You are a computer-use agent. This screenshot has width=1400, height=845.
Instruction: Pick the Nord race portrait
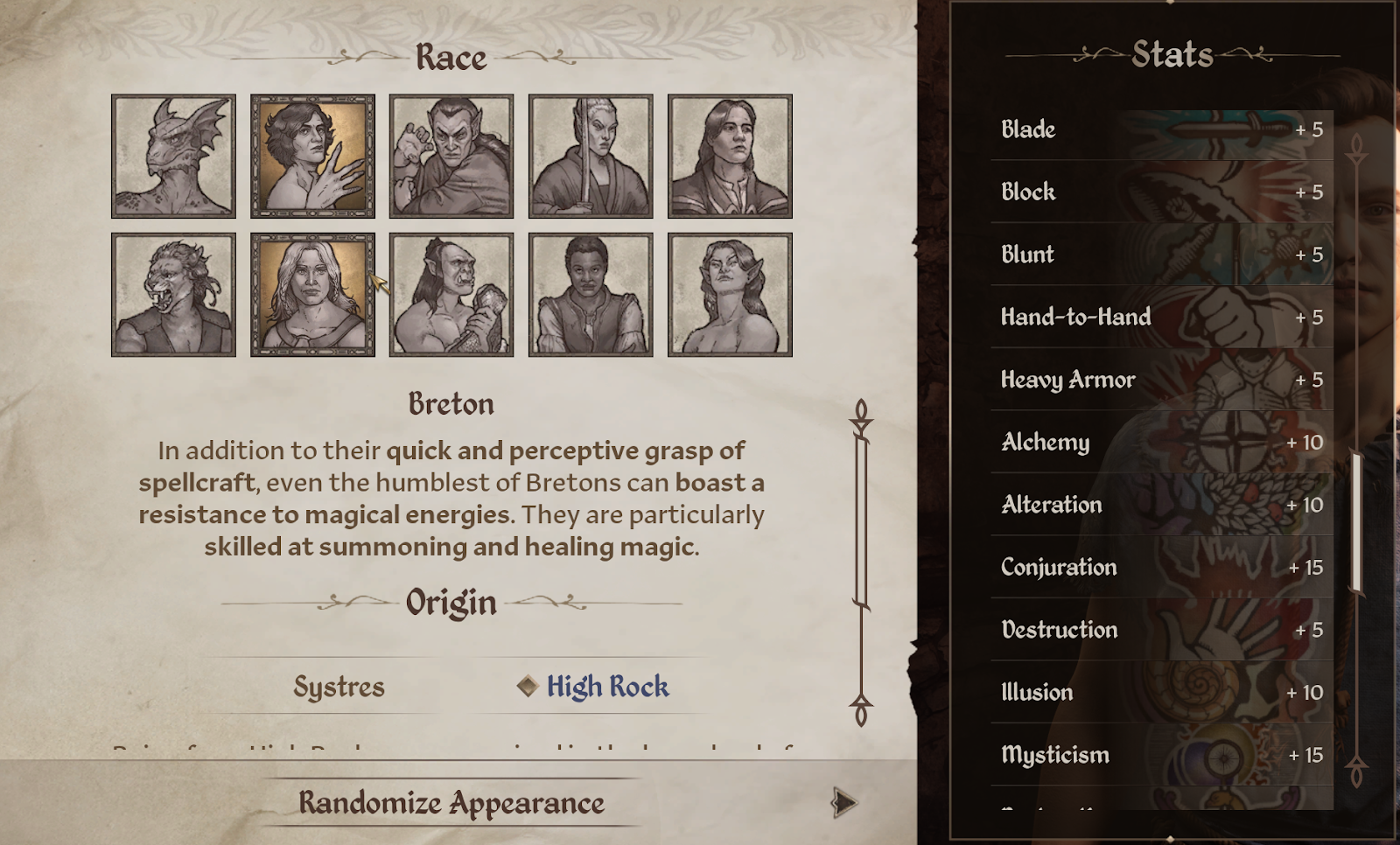[x=312, y=295]
